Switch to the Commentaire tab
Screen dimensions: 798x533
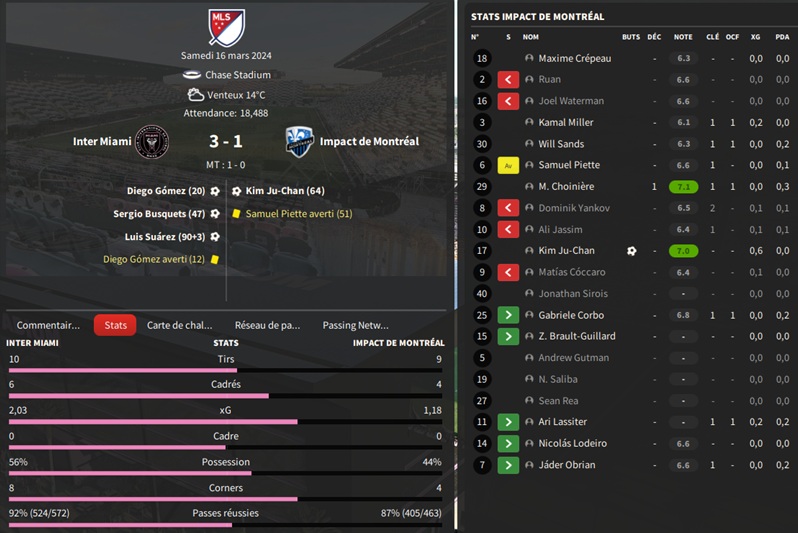point(48,325)
